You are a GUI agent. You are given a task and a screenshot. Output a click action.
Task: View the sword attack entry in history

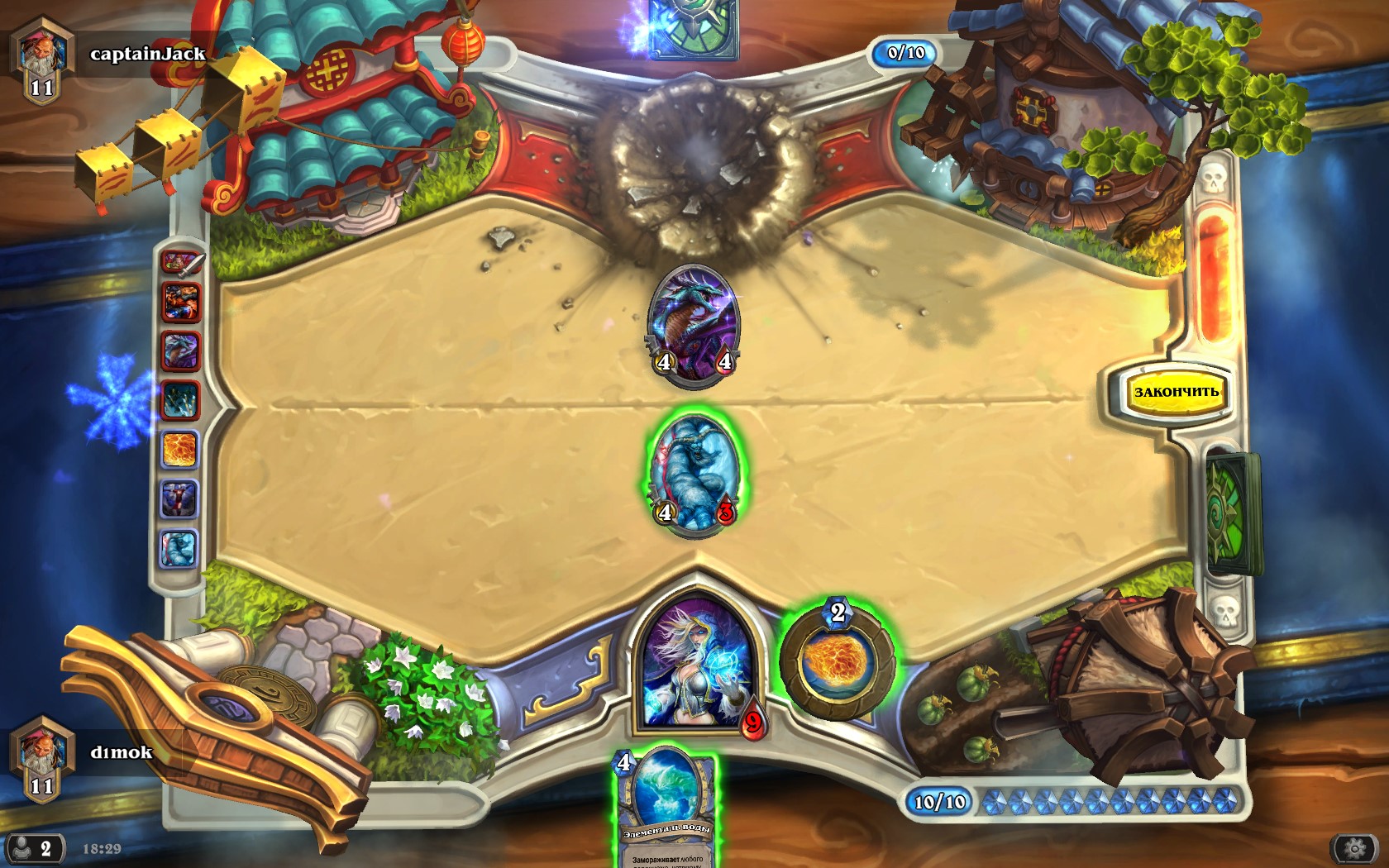[x=181, y=264]
